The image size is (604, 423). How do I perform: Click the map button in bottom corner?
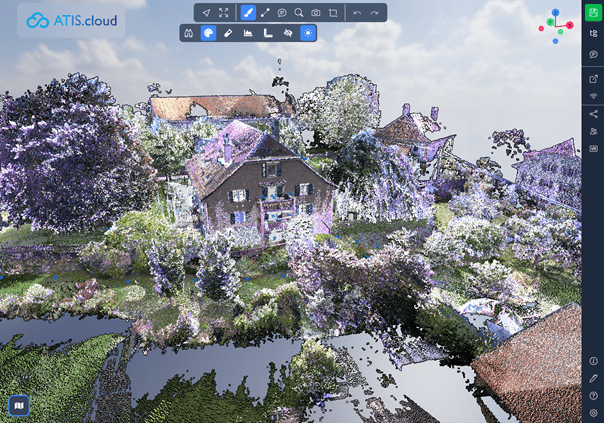click(x=18, y=405)
